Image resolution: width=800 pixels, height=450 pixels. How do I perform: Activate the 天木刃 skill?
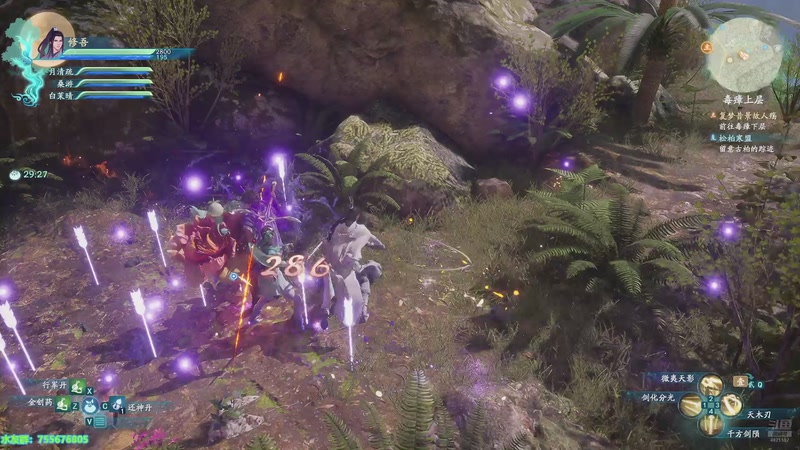tap(732, 405)
